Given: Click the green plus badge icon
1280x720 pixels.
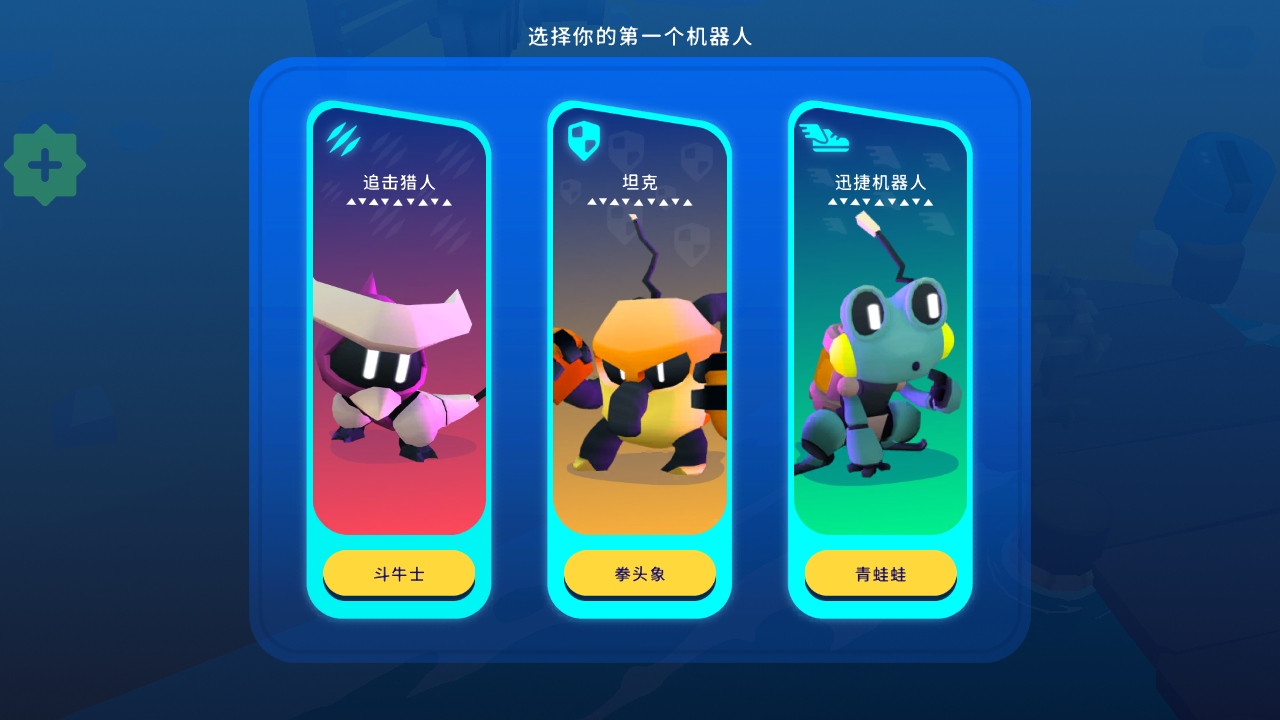Looking at the screenshot, I should [x=45, y=165].
